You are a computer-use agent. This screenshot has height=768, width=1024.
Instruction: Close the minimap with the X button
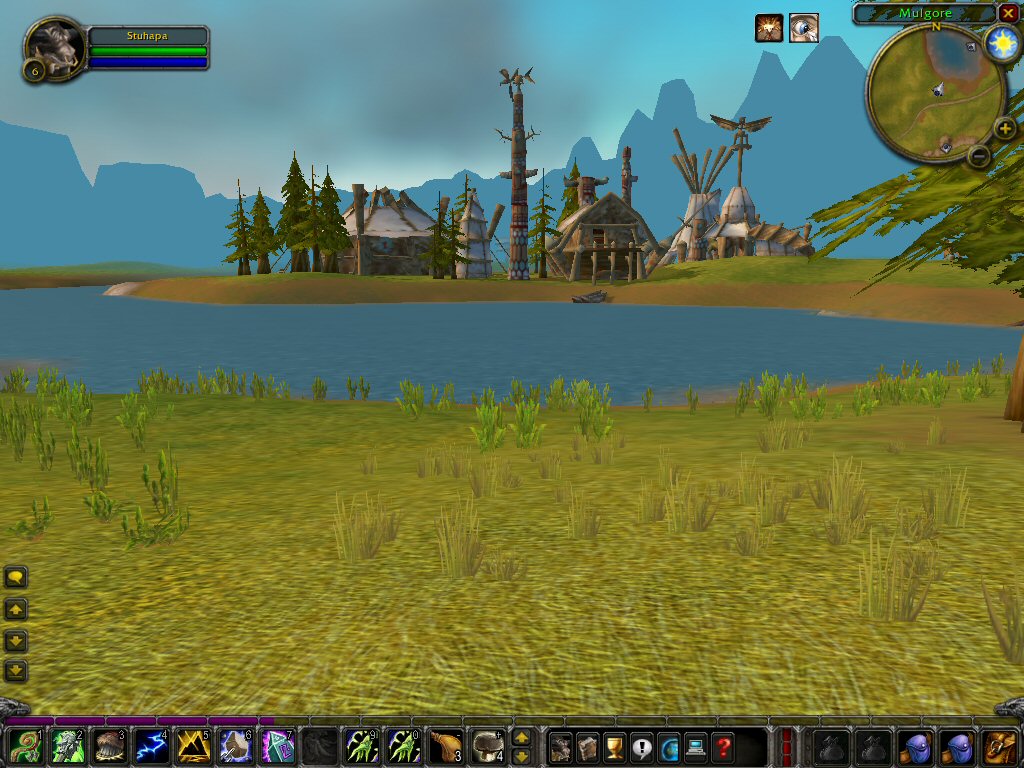(1008, 13)
